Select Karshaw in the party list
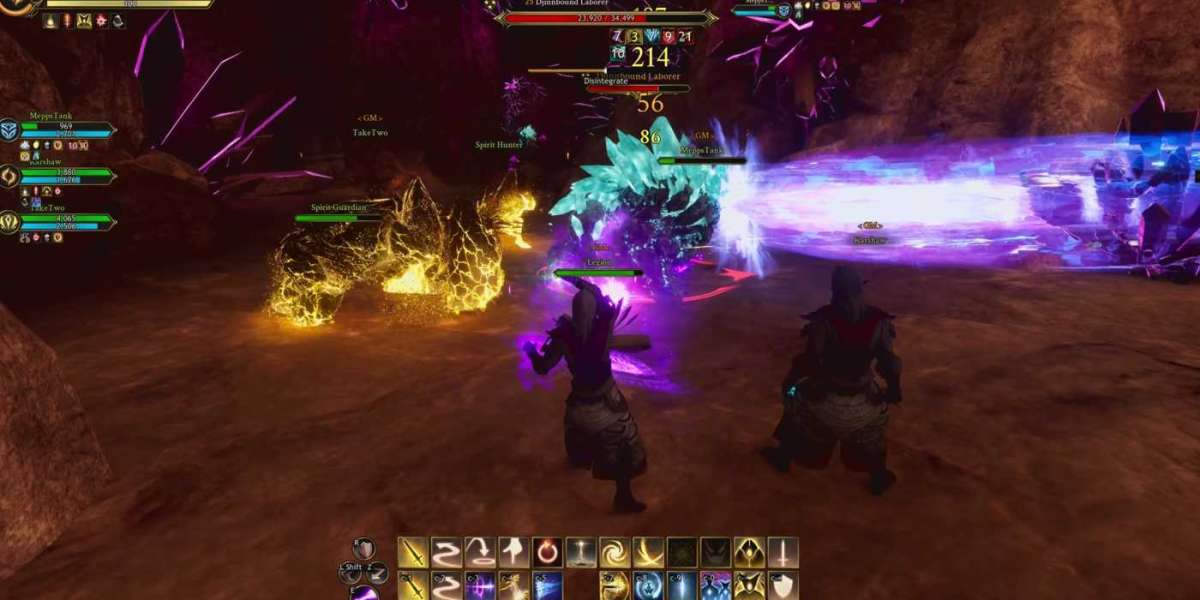Screen dimensions: 1200x600 point(62,175)
